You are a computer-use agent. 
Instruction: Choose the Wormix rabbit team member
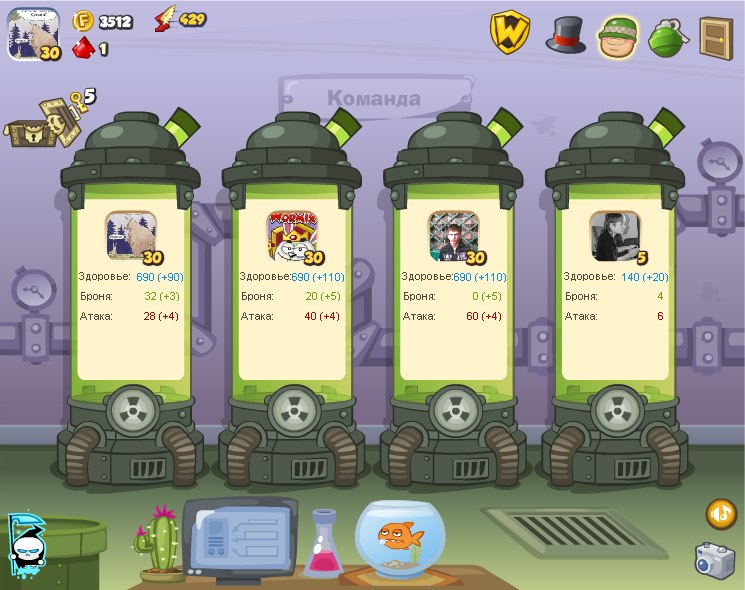(x=292, y=237)
